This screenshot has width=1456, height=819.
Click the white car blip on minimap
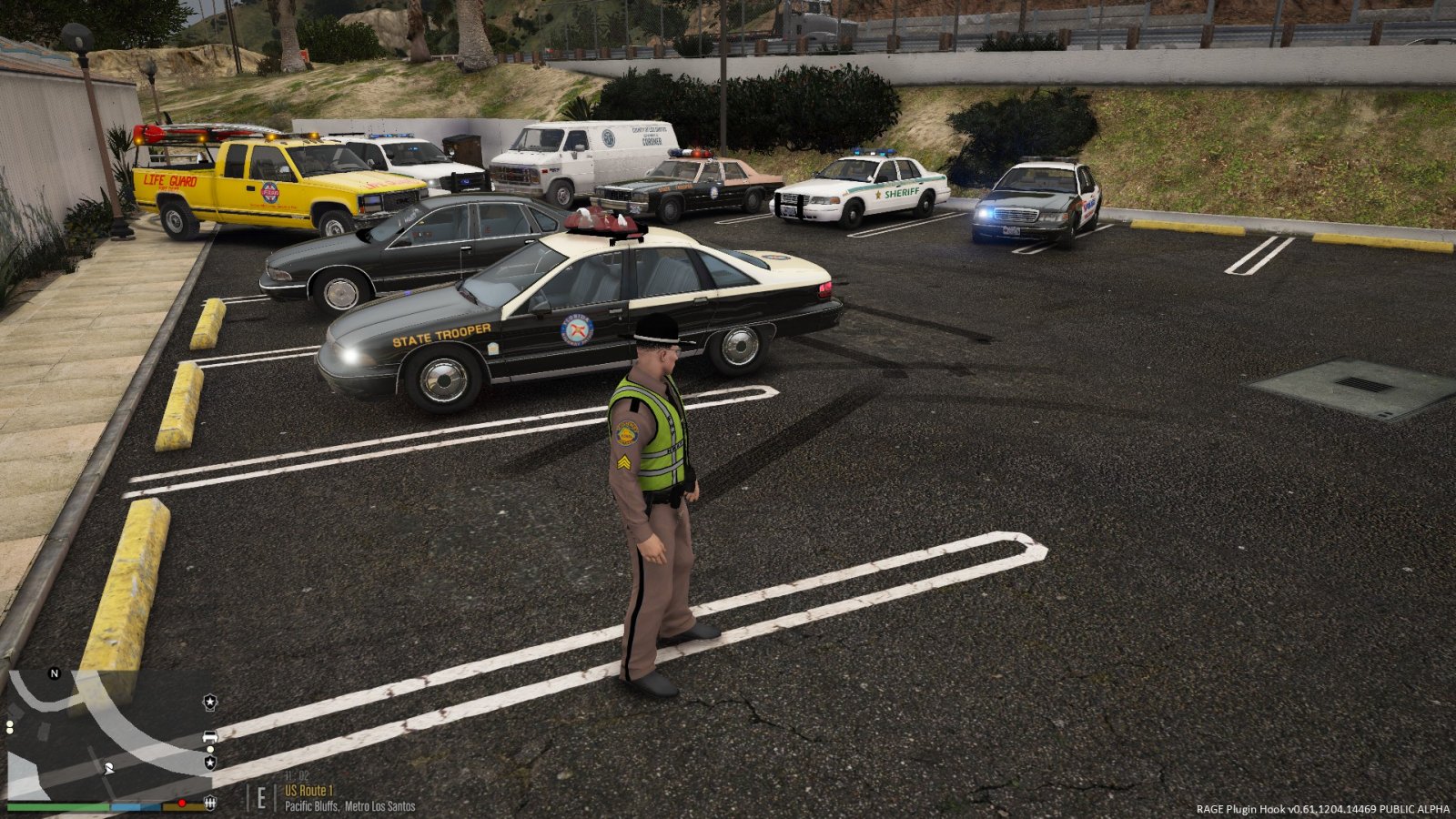coord(210,737)
